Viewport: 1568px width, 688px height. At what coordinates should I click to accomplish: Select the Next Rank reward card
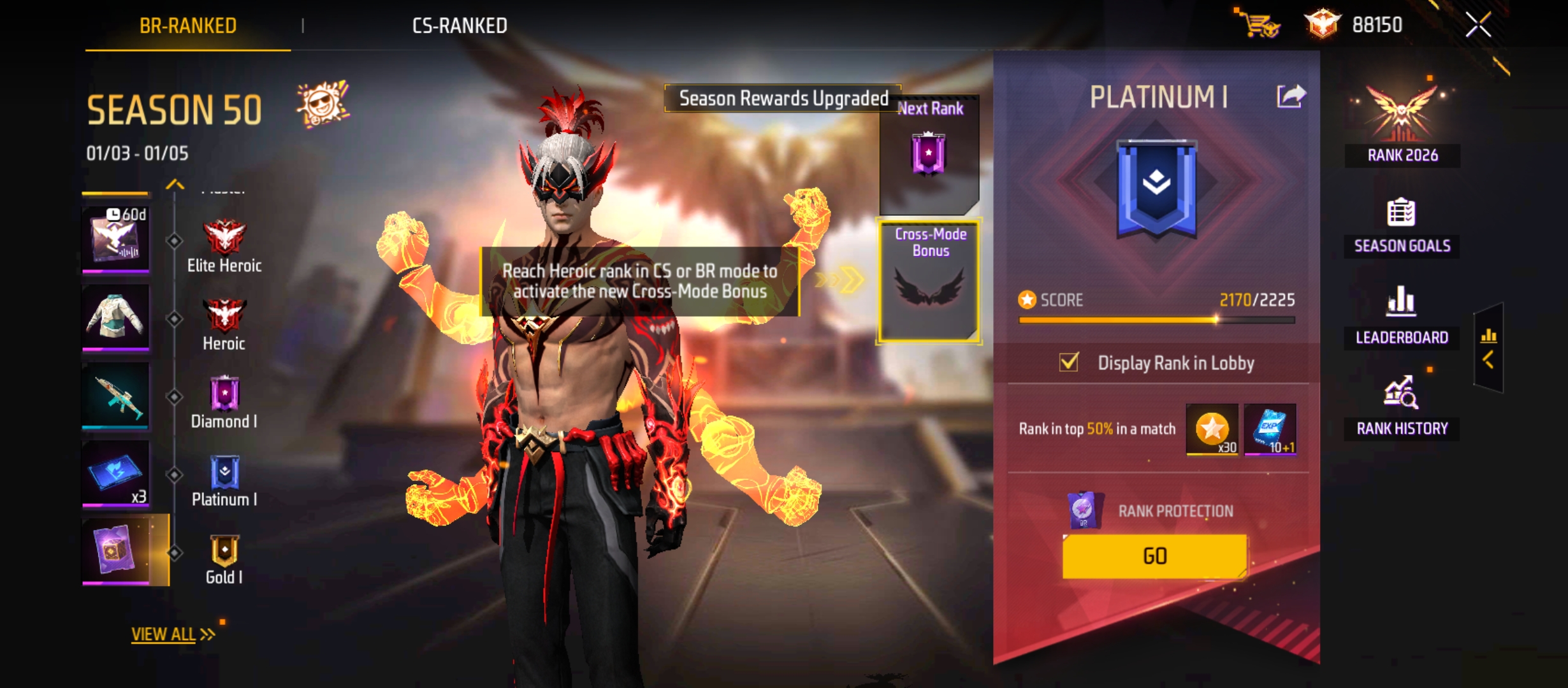point(929,153)
